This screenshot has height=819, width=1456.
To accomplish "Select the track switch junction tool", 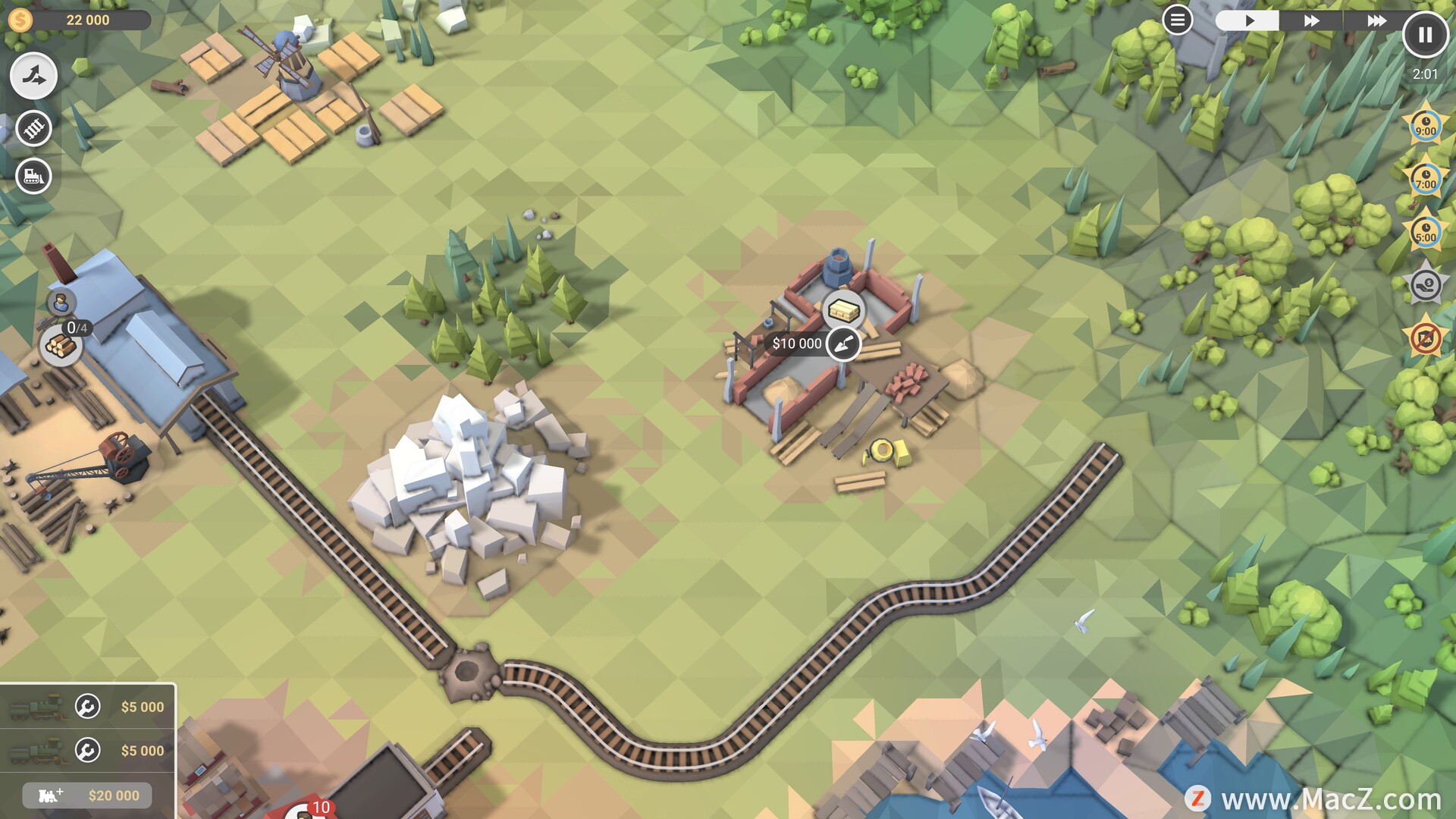I will tap(33, 76).
